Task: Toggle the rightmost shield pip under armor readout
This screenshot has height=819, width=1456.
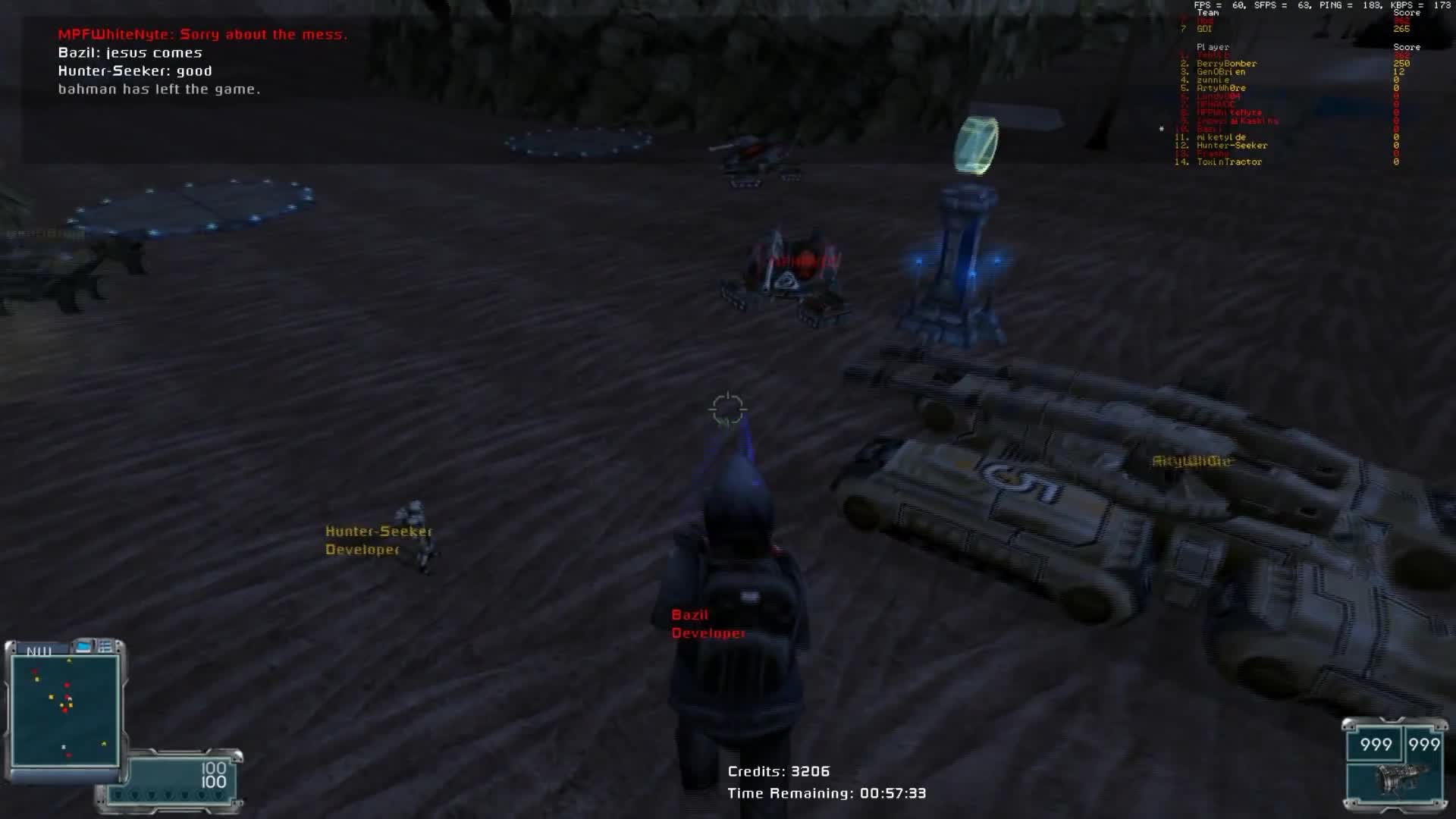Action: click(219, 795)
